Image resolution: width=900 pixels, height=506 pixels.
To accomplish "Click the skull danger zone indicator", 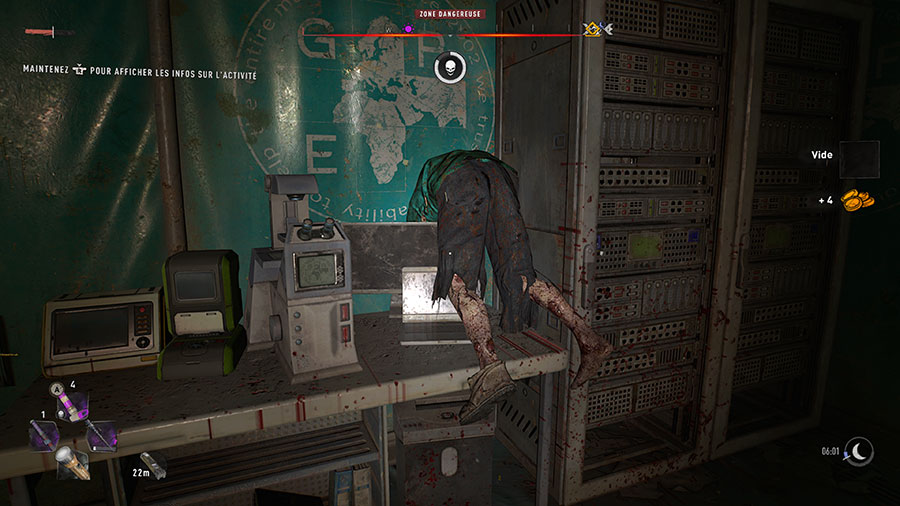I will tap(450, 67).
